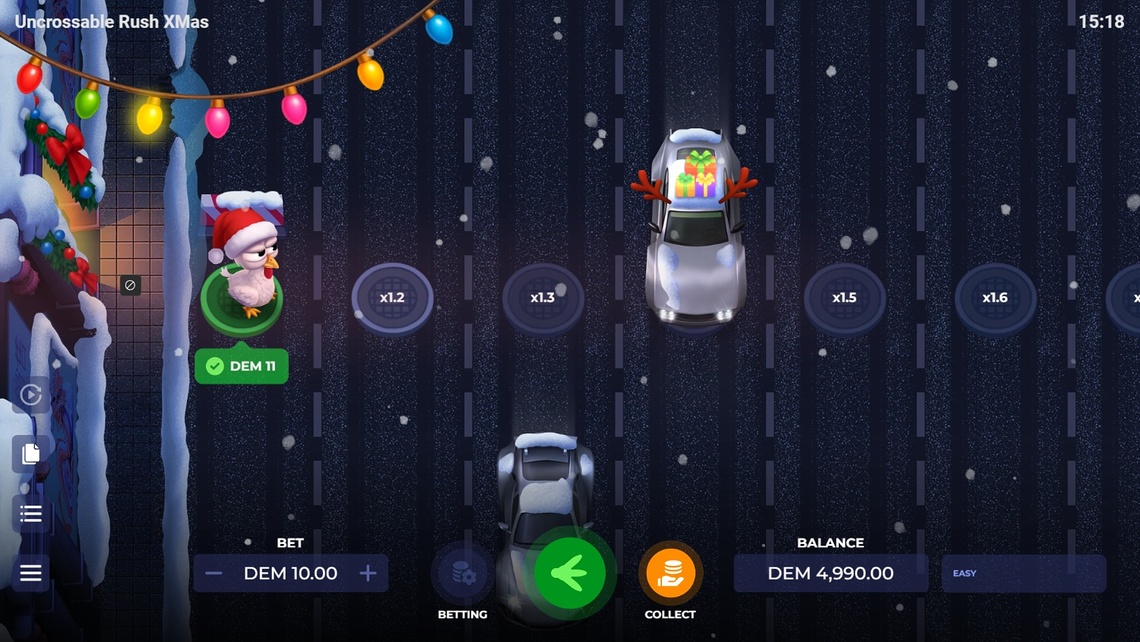Open the Easy difficulty selector
The height and width of the screenshot is (642, 1140).
pos(1023,574)
